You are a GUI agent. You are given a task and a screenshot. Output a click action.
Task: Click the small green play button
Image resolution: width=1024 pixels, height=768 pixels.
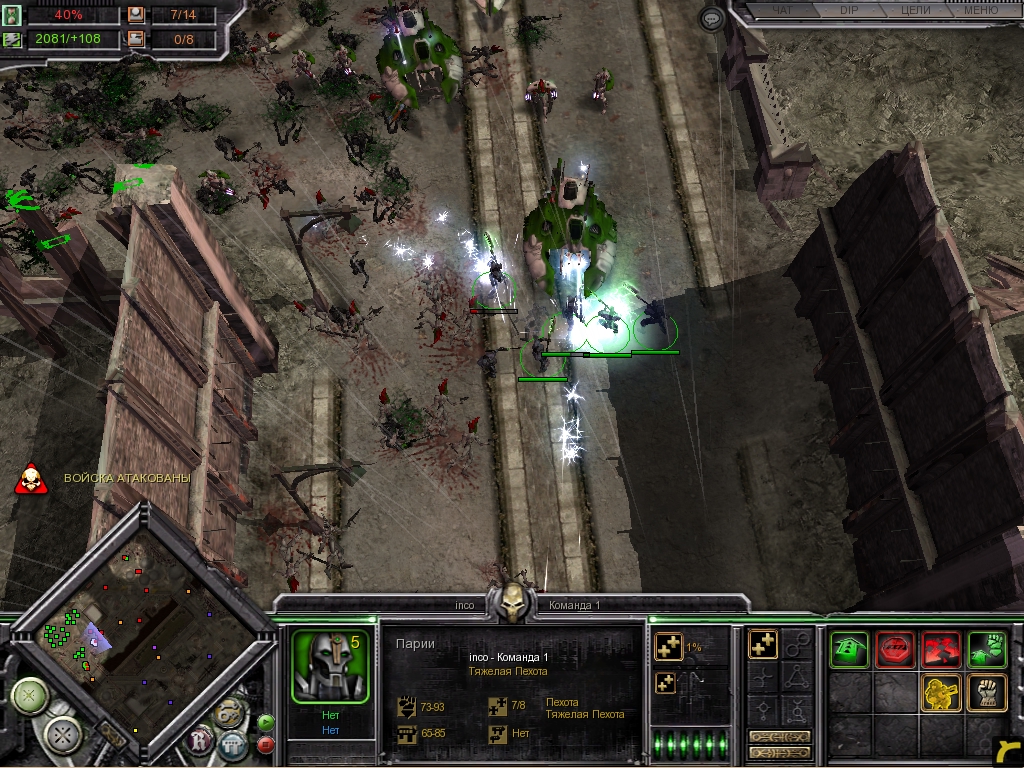pos(266,722)
